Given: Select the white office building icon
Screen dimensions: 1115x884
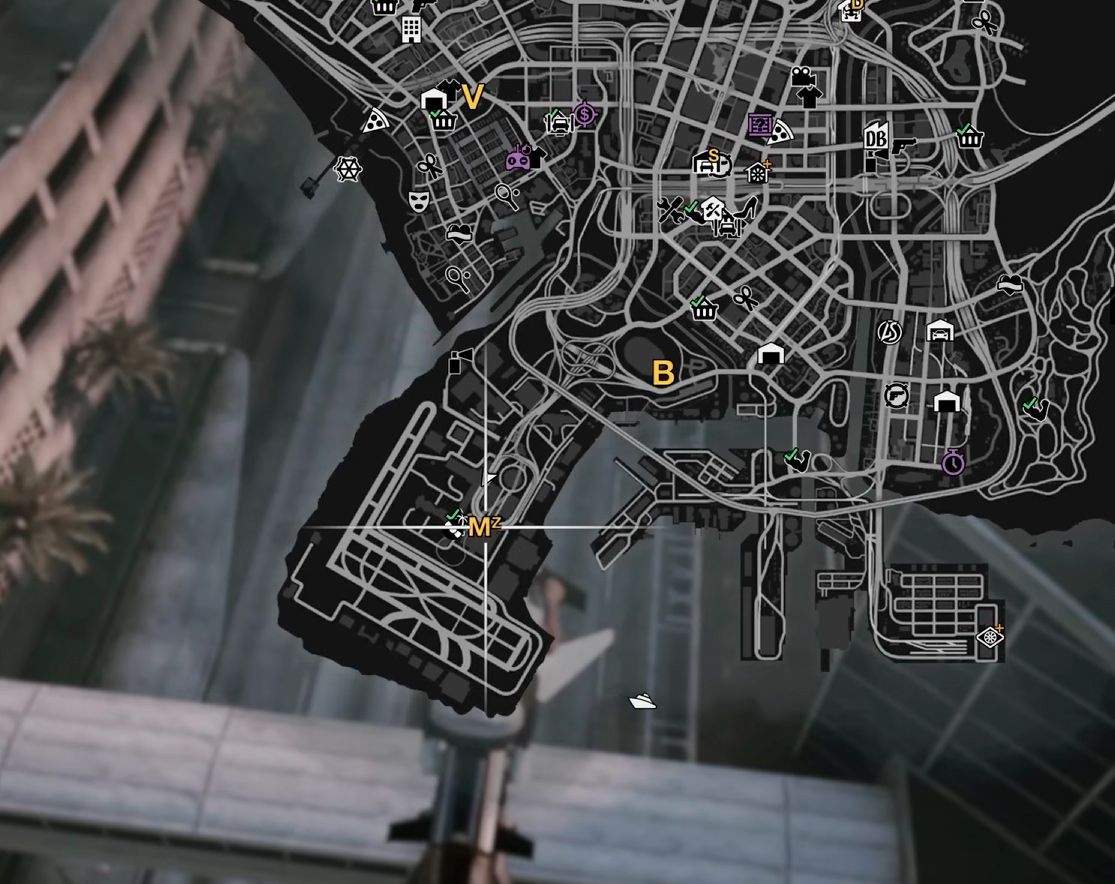Looking at the screenshot, I should coord(410,28).
